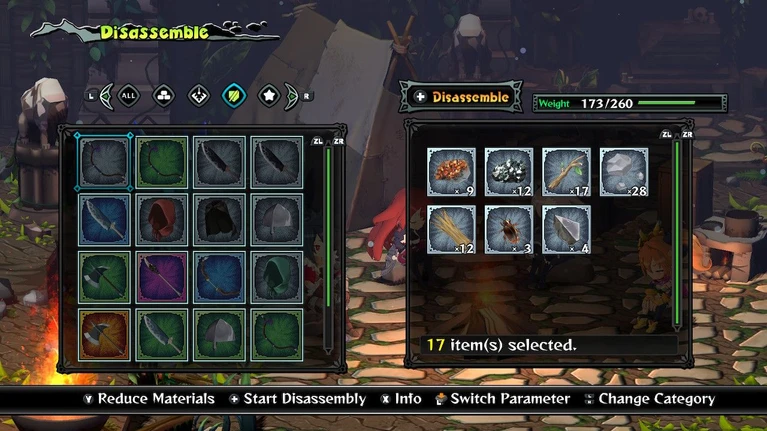The width and height of the screenshot is (767, 431).
Task: Choose the copper ore material, quantity 9
Action: [x=452, y=171]
